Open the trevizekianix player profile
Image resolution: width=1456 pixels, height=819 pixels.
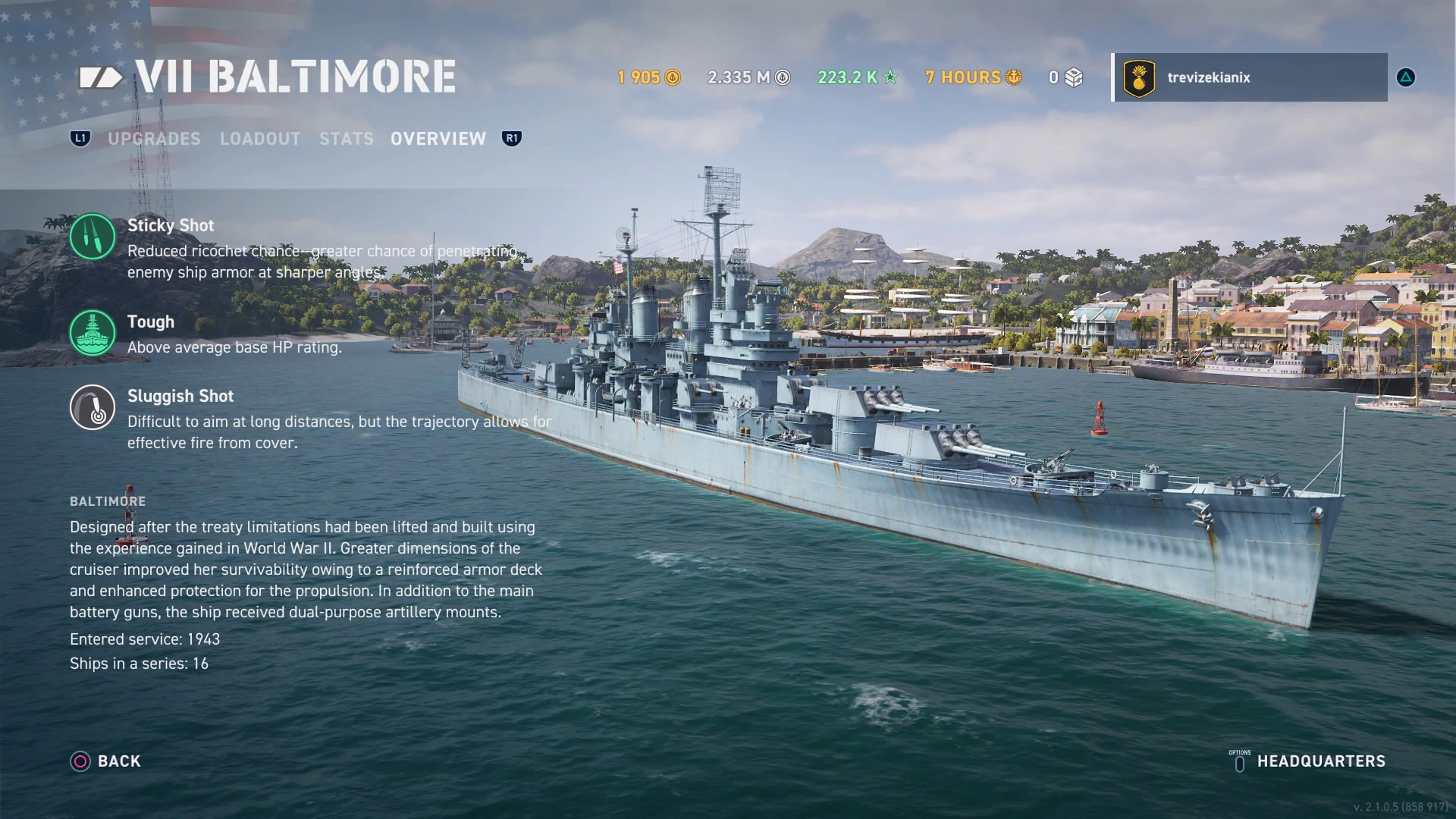pos(1250,77)
